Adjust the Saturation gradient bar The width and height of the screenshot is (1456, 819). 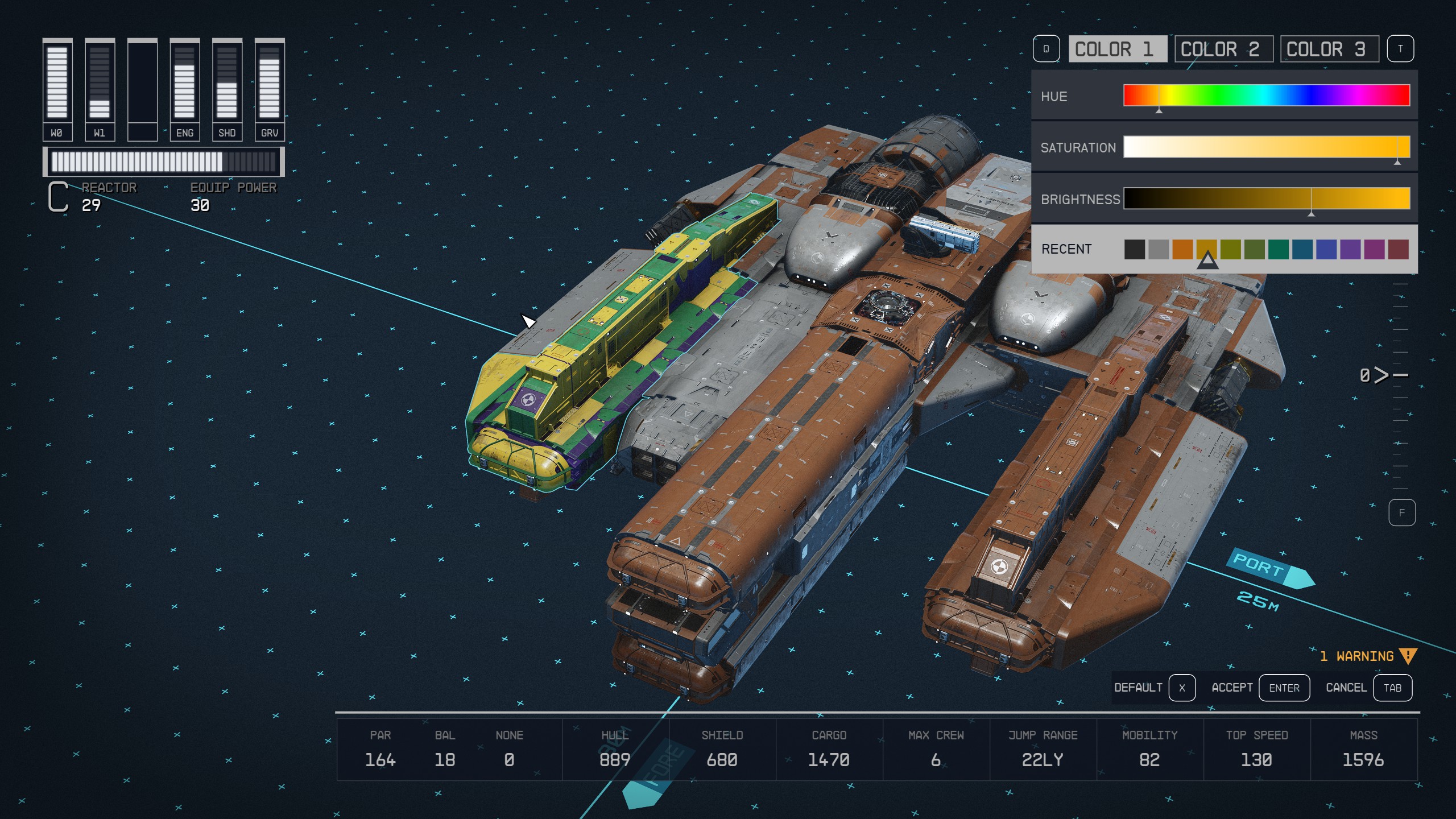(1266, 147)
